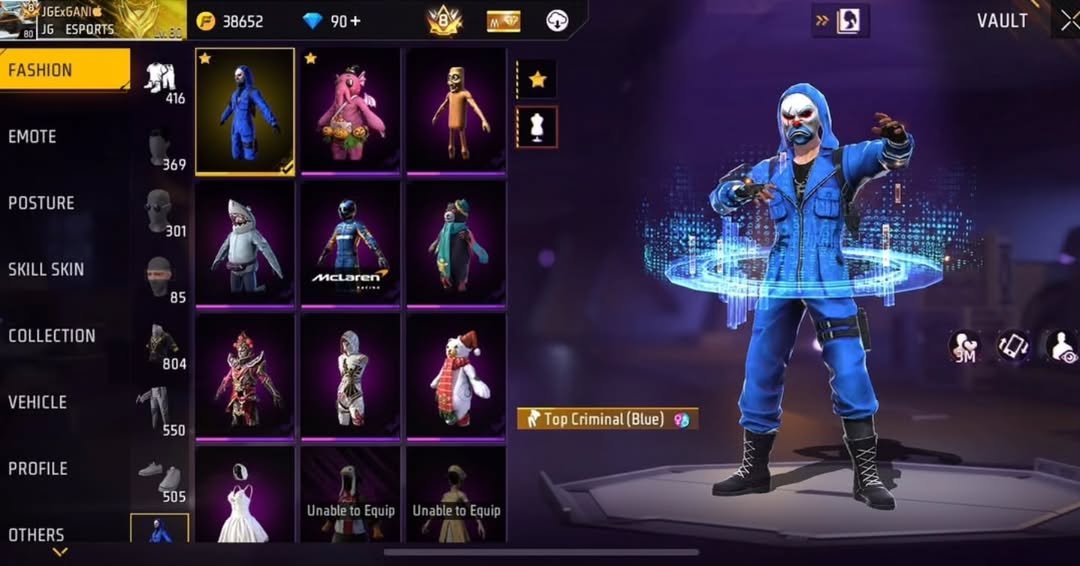Click the mannequin filter button
The height and width of the screenshot is (566, 1080).
537,127
